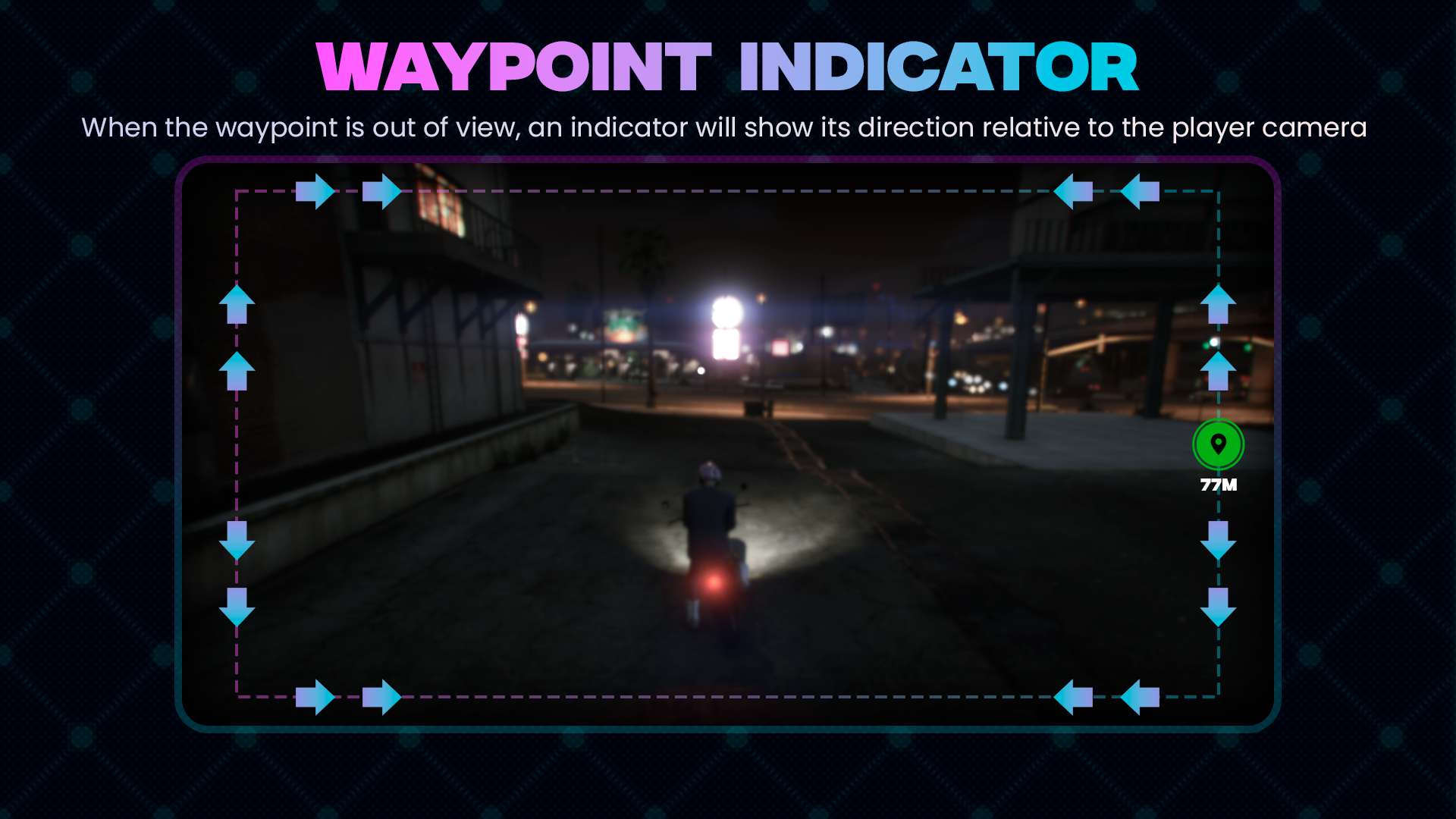Click the 77M distance label
Viewport: 1456px width, 819px height.
point(1219,485)
